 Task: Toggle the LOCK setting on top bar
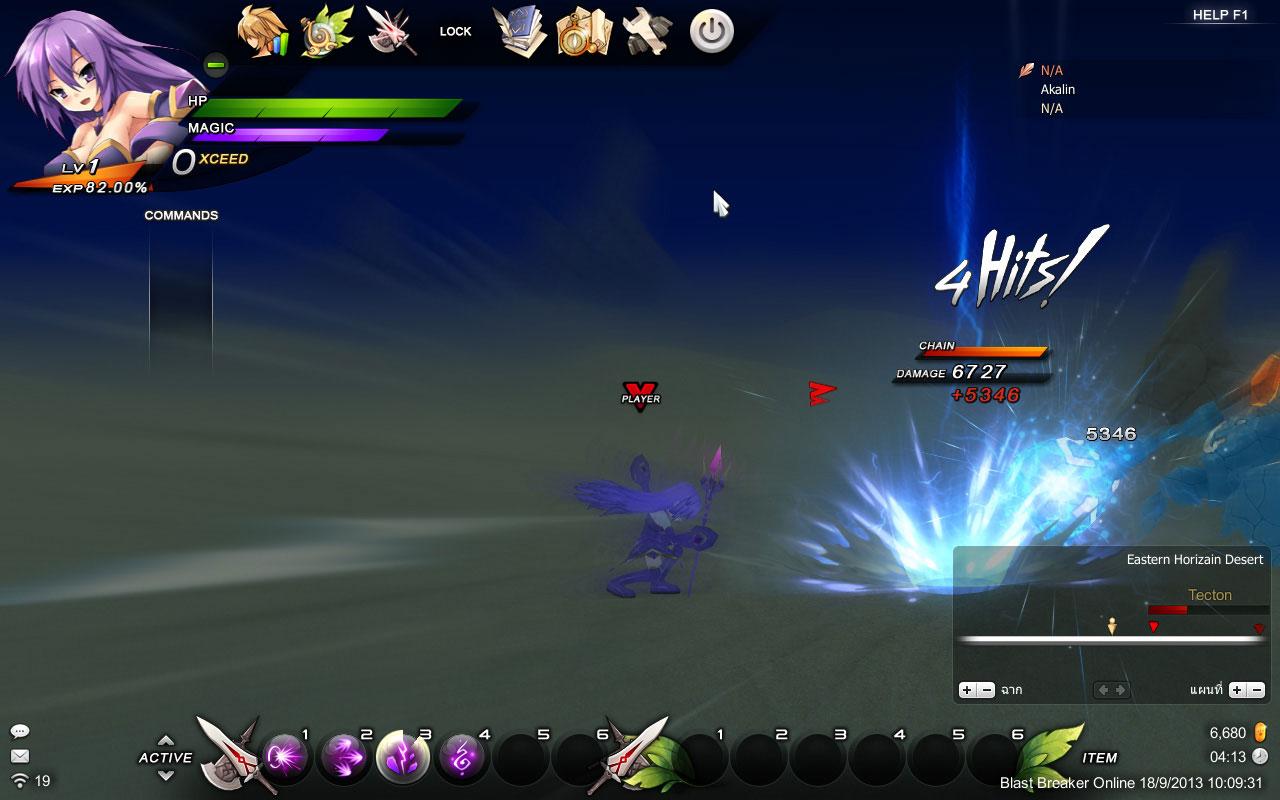click(455, 31)
